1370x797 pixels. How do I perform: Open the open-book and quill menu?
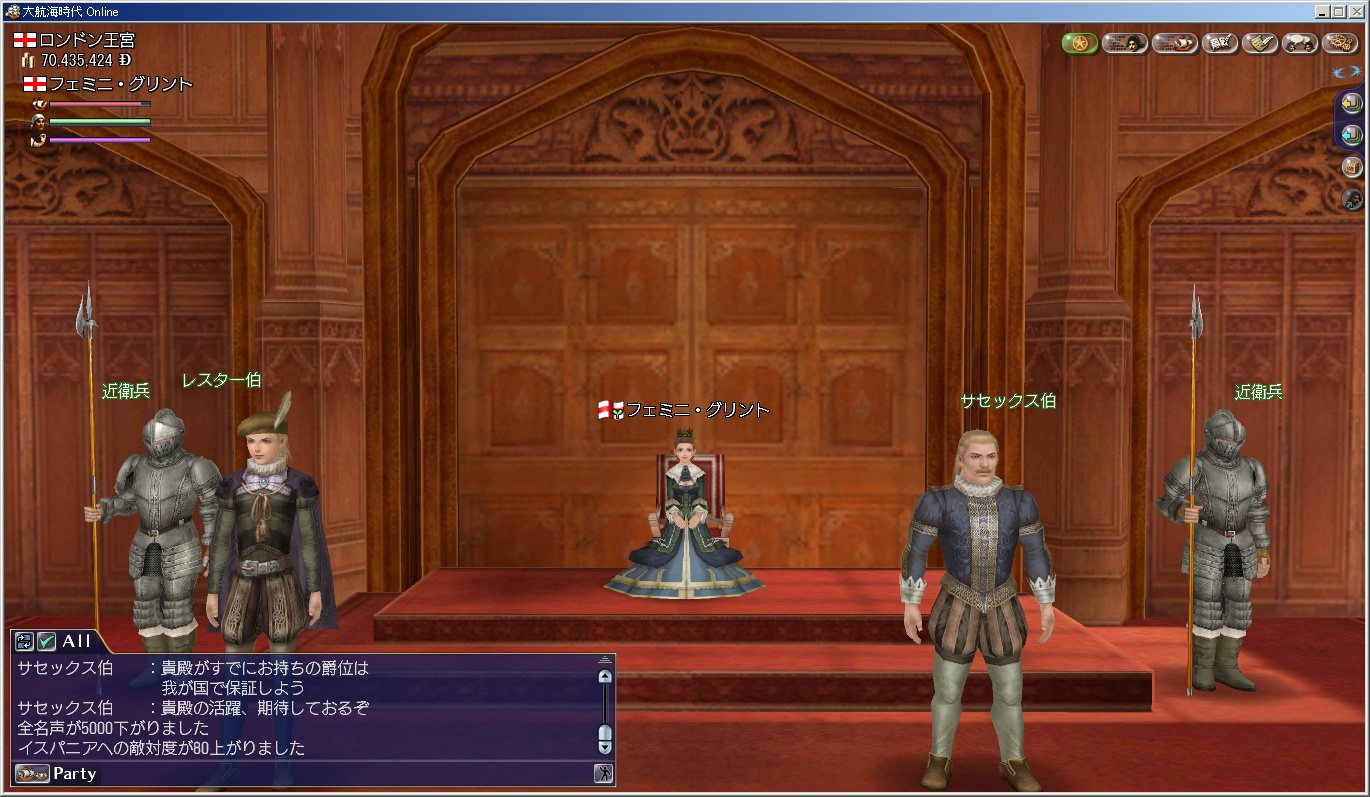(x=1220, y=43)
